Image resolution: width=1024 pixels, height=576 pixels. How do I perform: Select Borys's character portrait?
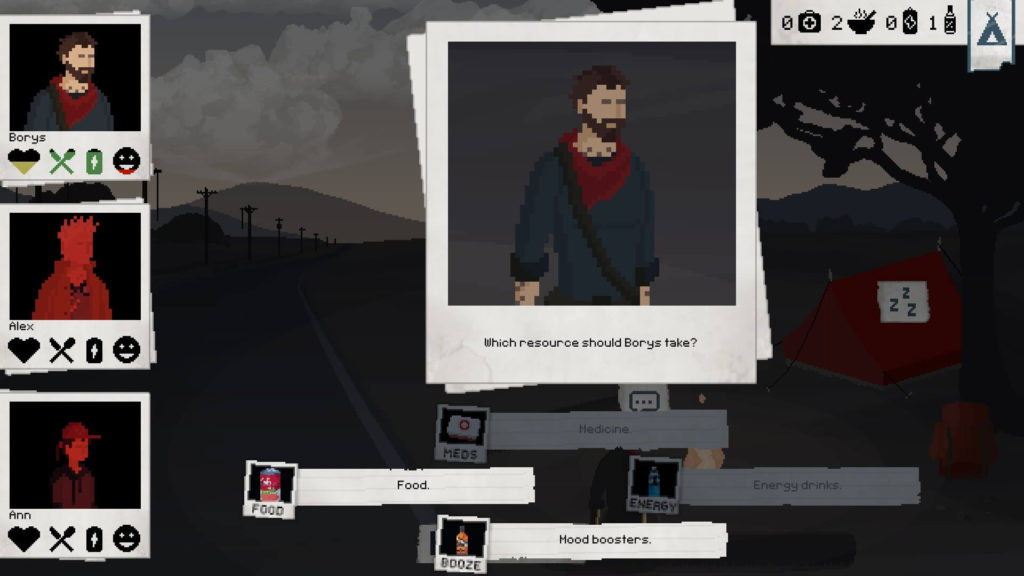pos(76,78)
